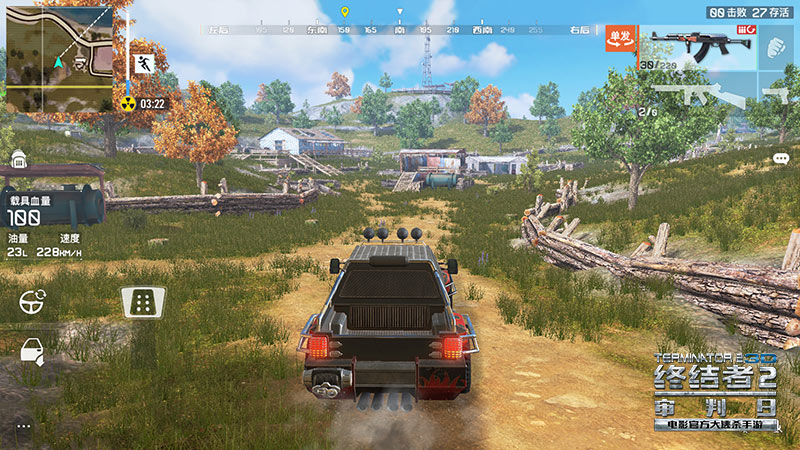Open the backpack icon
Image resolution: width=800 pixels, height=450 pixels.
pyautogui.click(x=18, y=160)
